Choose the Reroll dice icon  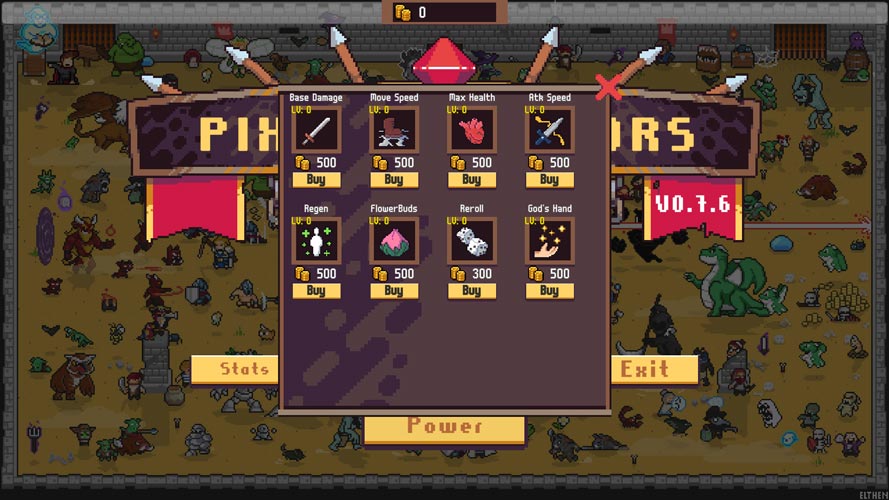click(471, 241)
